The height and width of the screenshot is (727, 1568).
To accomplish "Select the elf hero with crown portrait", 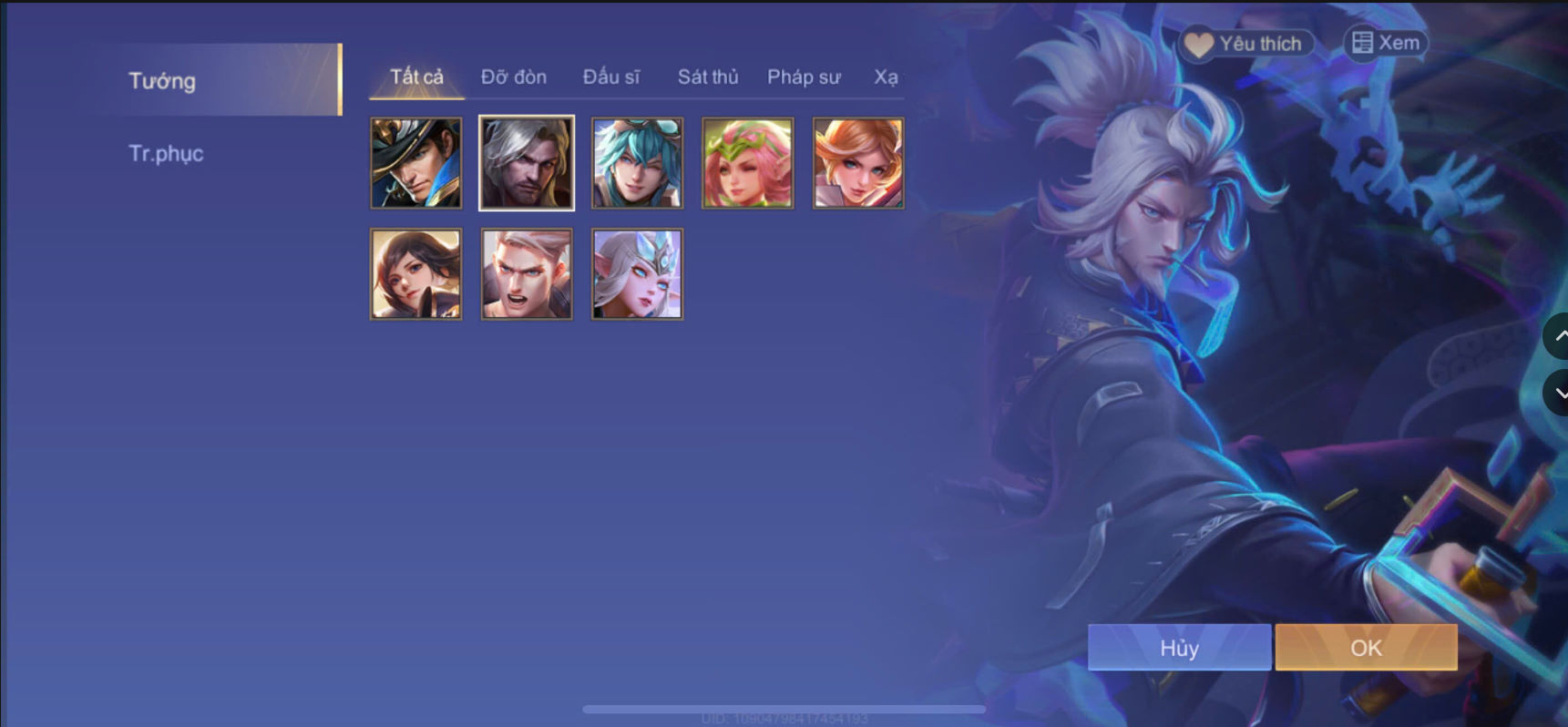I will [636, 273].
